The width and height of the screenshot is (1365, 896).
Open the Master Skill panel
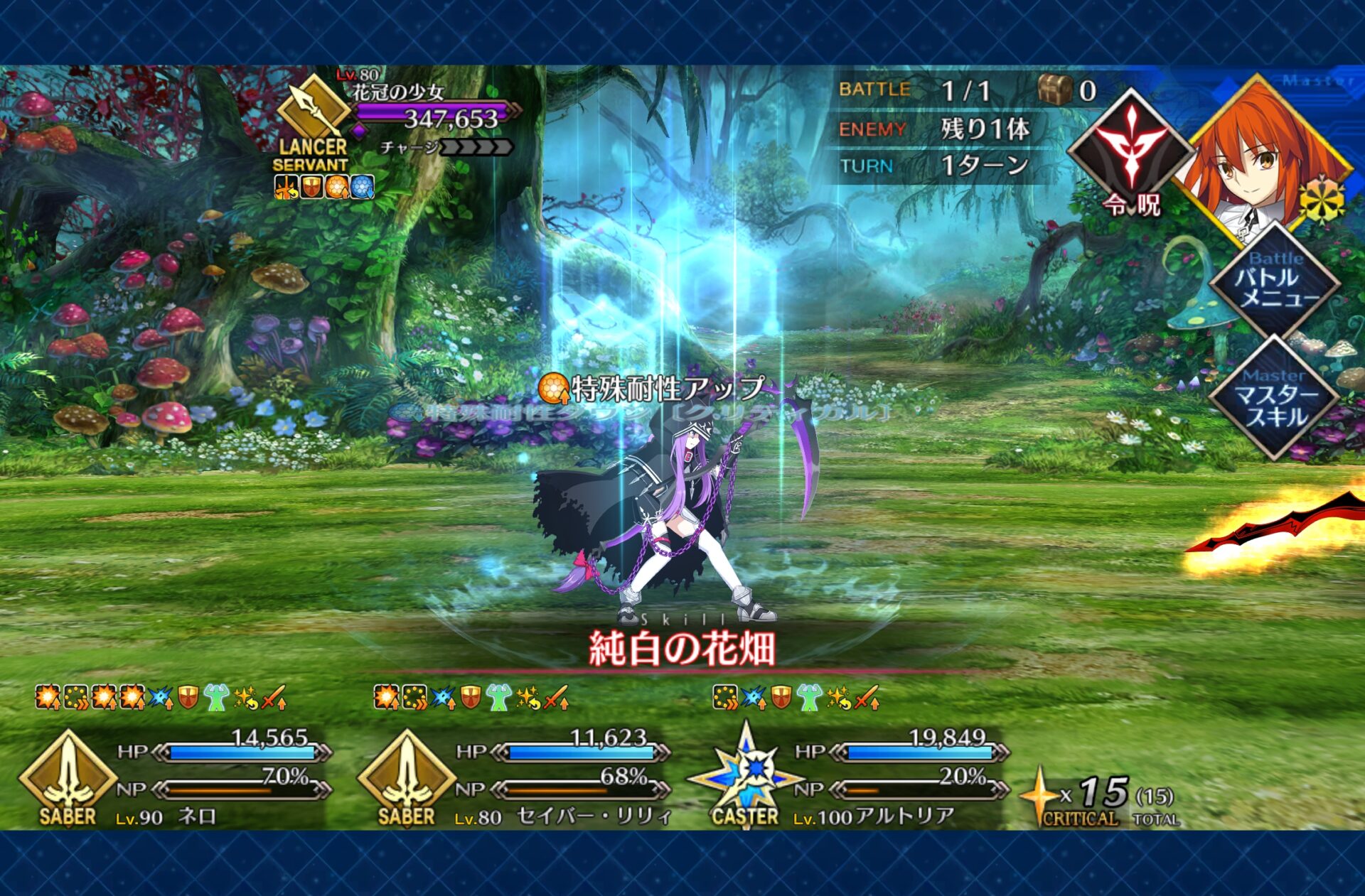click(1275, 400)
